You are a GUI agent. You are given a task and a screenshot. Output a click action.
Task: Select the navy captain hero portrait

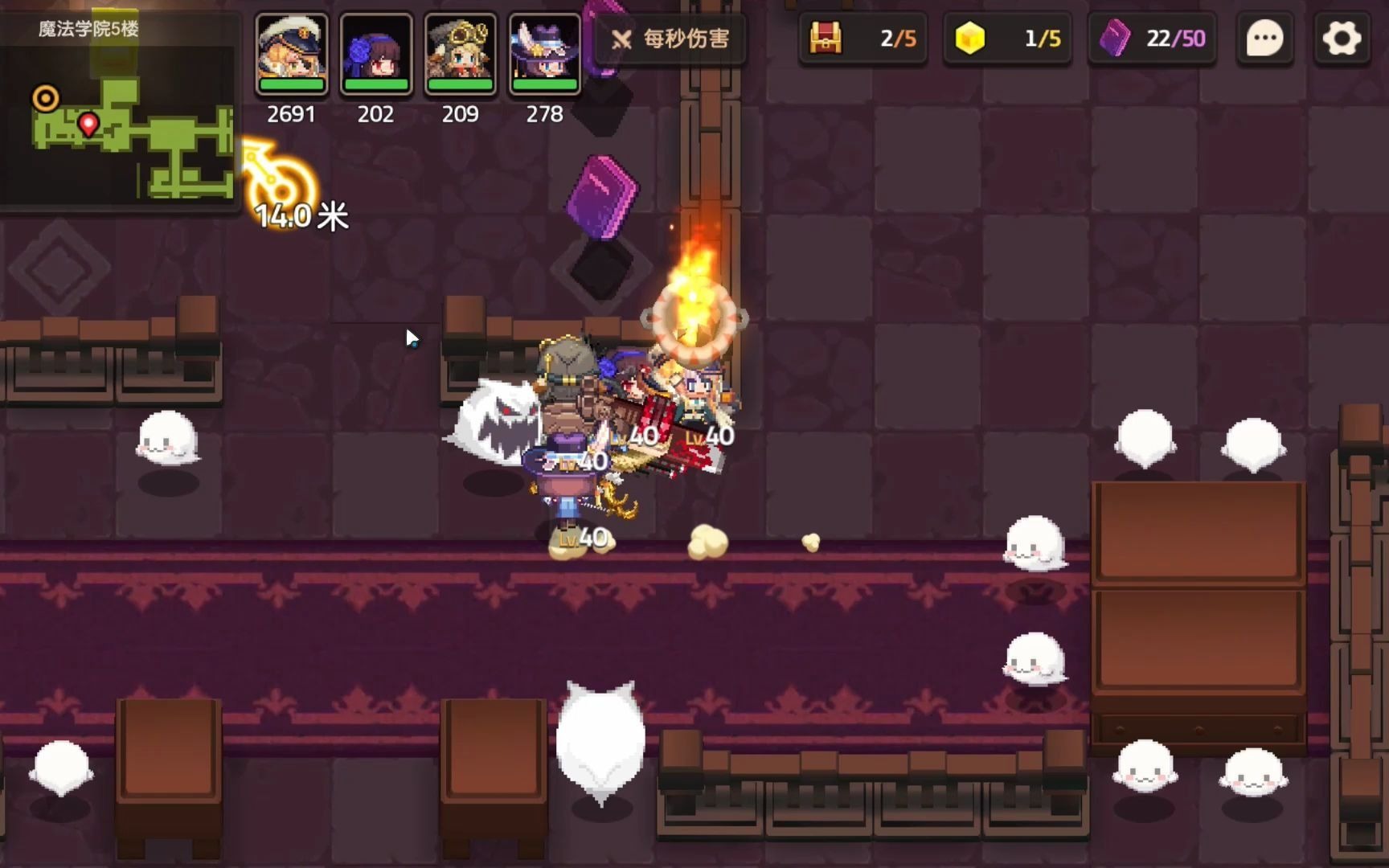point(292,53)
